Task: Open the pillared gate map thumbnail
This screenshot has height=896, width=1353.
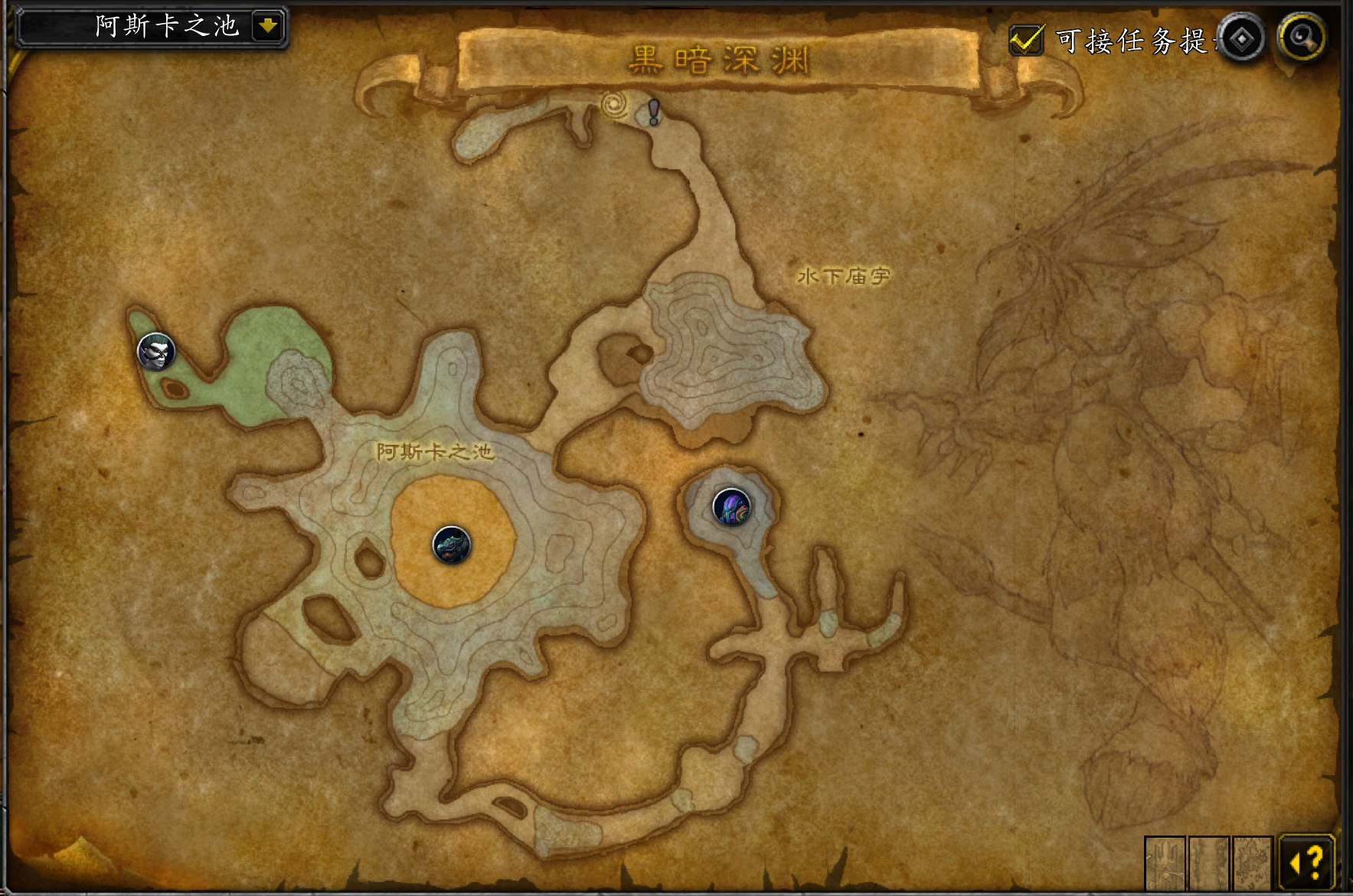Action: pyautogui.click(x=1165, y=863)
